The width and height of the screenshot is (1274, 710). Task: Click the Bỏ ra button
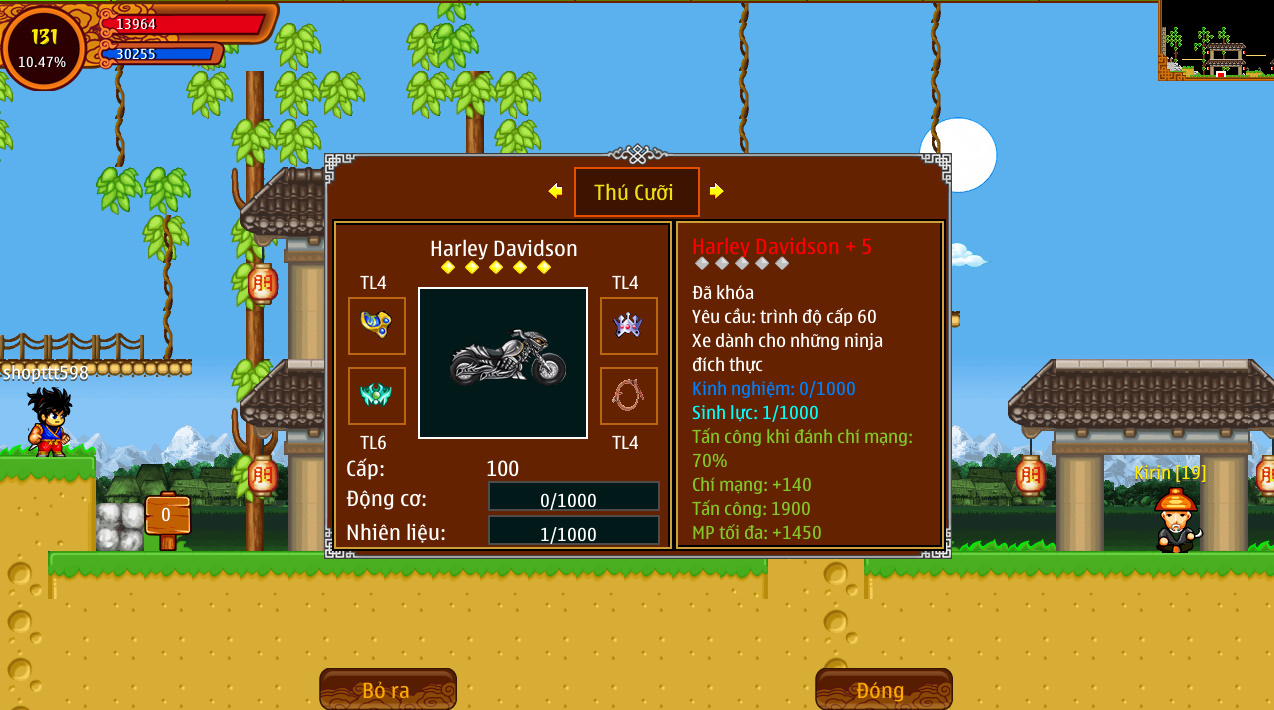click(387, 689)
